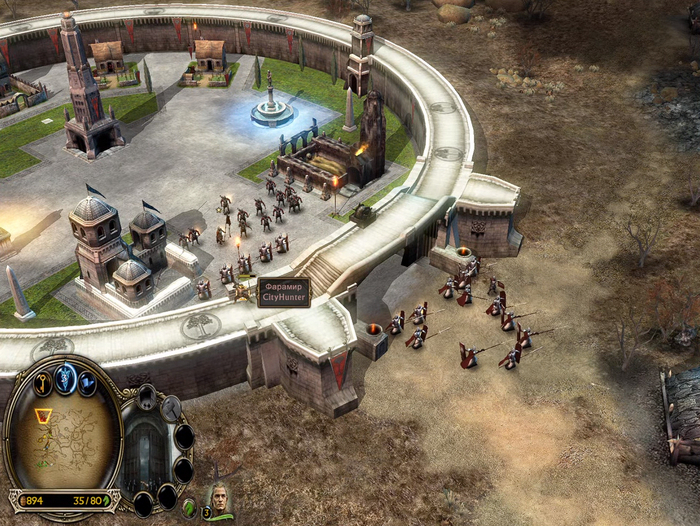This screenshot has height=526, width=700.
Task: Select the Faramir hero portrait
Action: click(218, 498)
